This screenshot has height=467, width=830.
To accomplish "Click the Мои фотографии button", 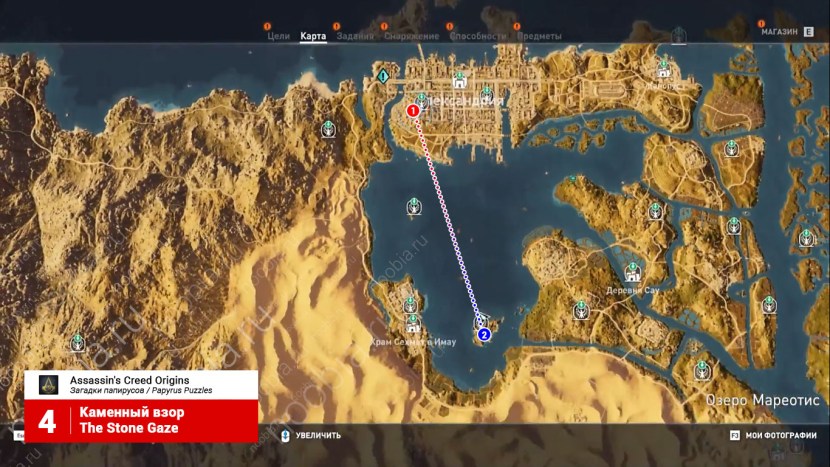I will coord(772,435).
